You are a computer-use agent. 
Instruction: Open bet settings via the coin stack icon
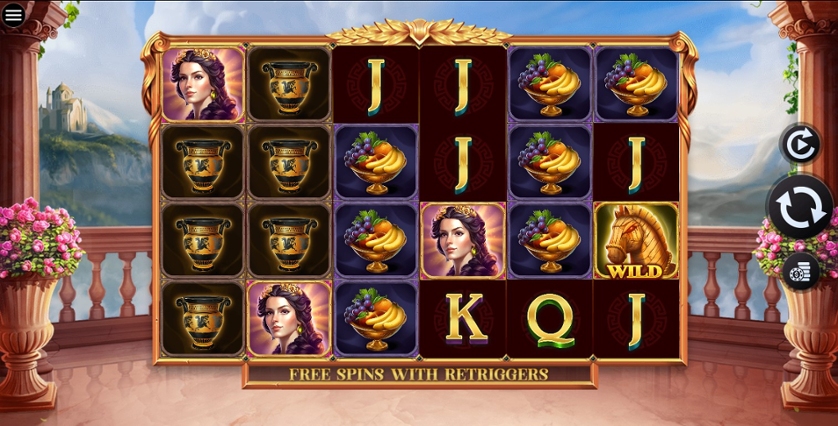point(800,271)
